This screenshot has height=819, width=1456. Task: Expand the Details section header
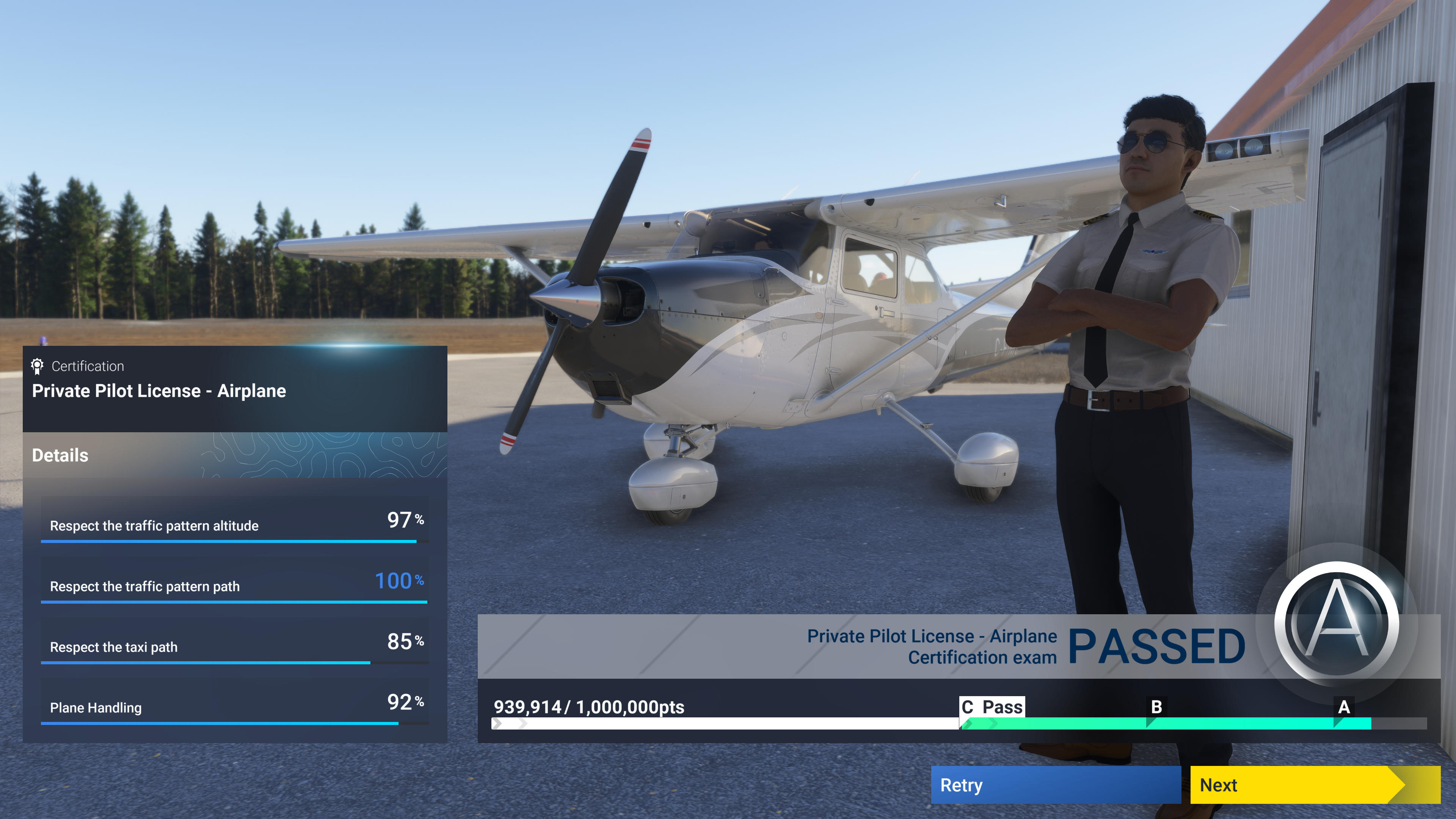pos(60,455)
